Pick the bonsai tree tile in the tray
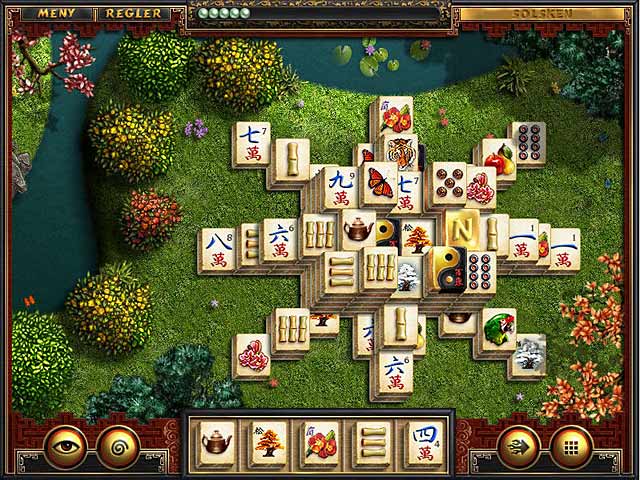 268,441
